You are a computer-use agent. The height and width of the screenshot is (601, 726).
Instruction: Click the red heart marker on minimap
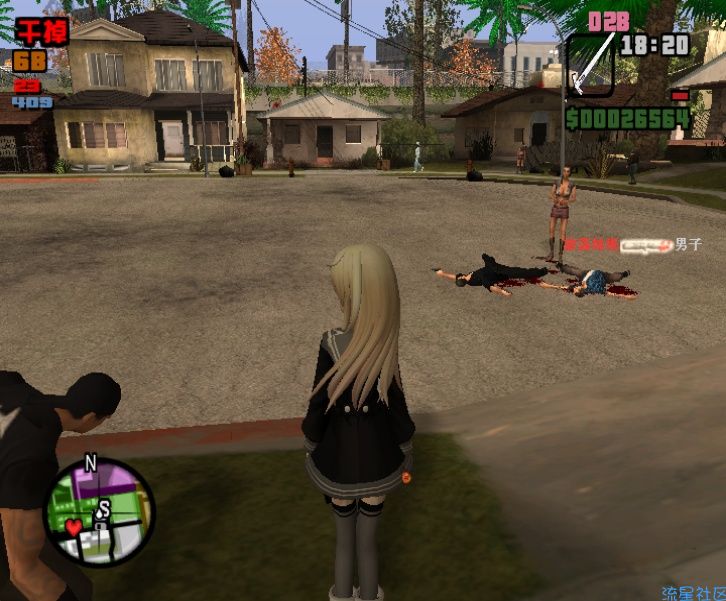74,525
